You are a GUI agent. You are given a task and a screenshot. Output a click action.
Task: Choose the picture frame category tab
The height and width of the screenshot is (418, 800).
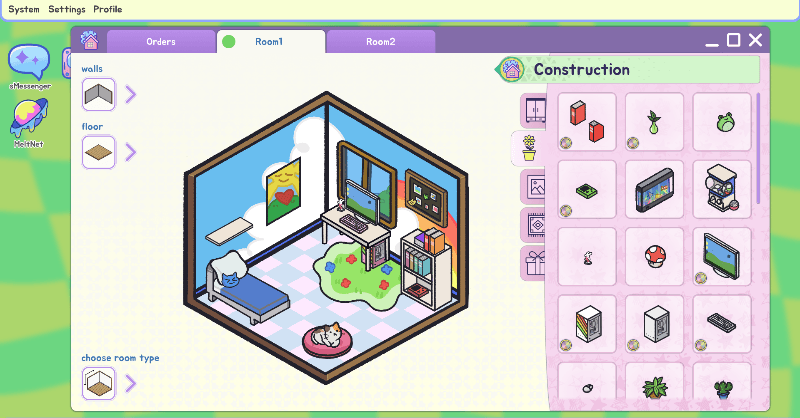coord(534,187)
